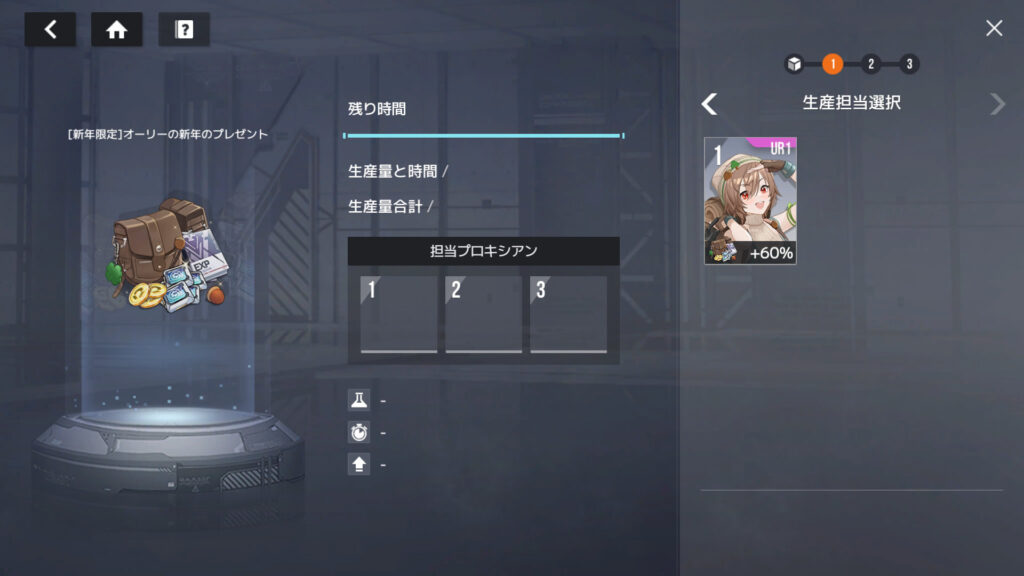The image size is (1024, 576).
Task: Go to the previous selection page arrow
Action: pyautogui.click(x=709, y=103)
